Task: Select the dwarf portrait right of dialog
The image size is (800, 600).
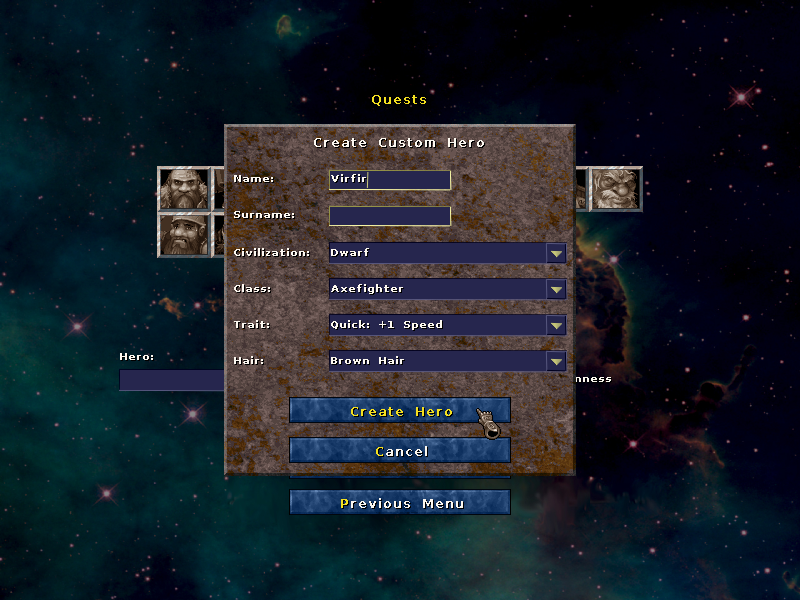Action: coord(615,189)
